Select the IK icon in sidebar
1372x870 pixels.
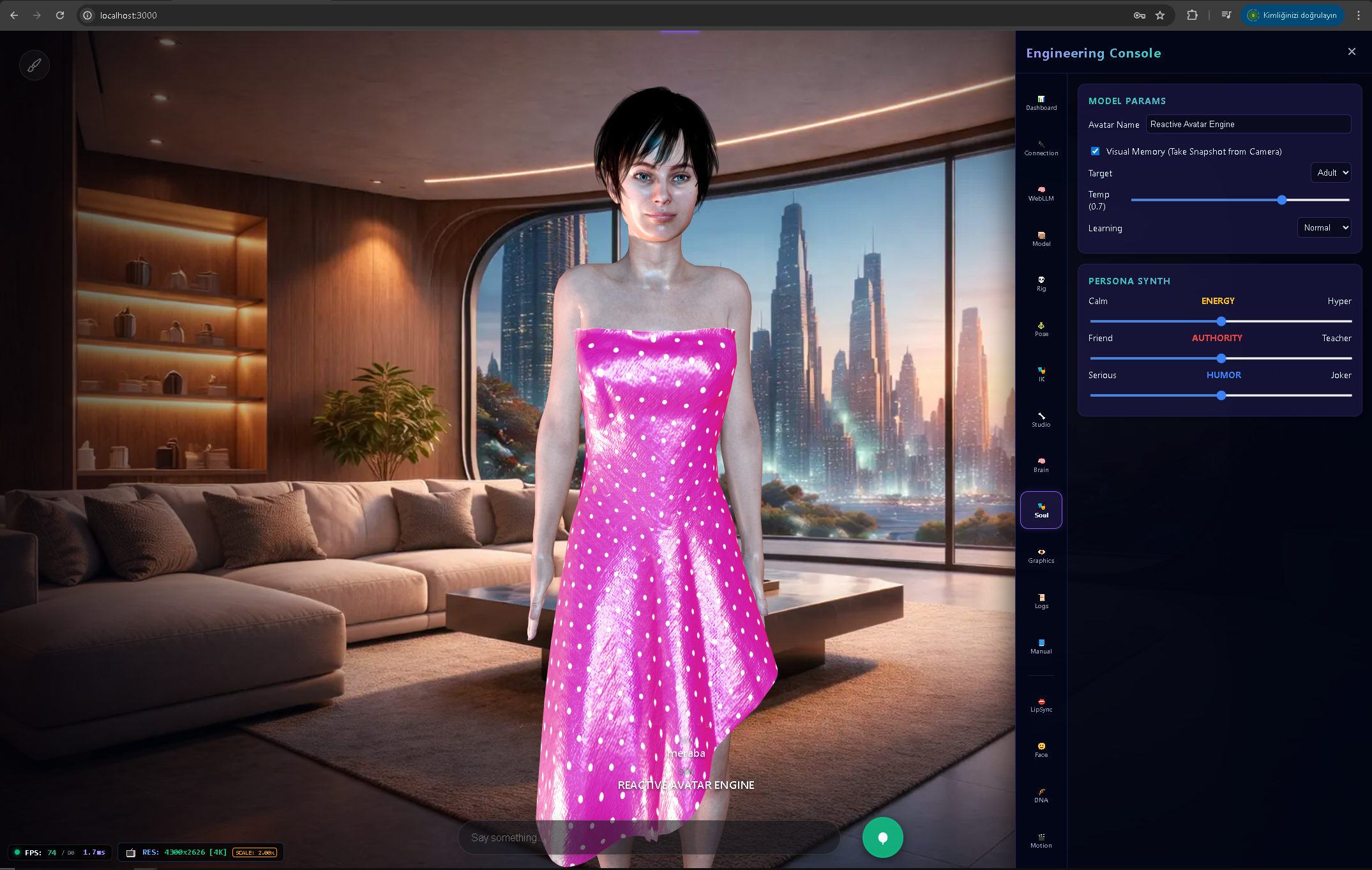click(1041, 373)
